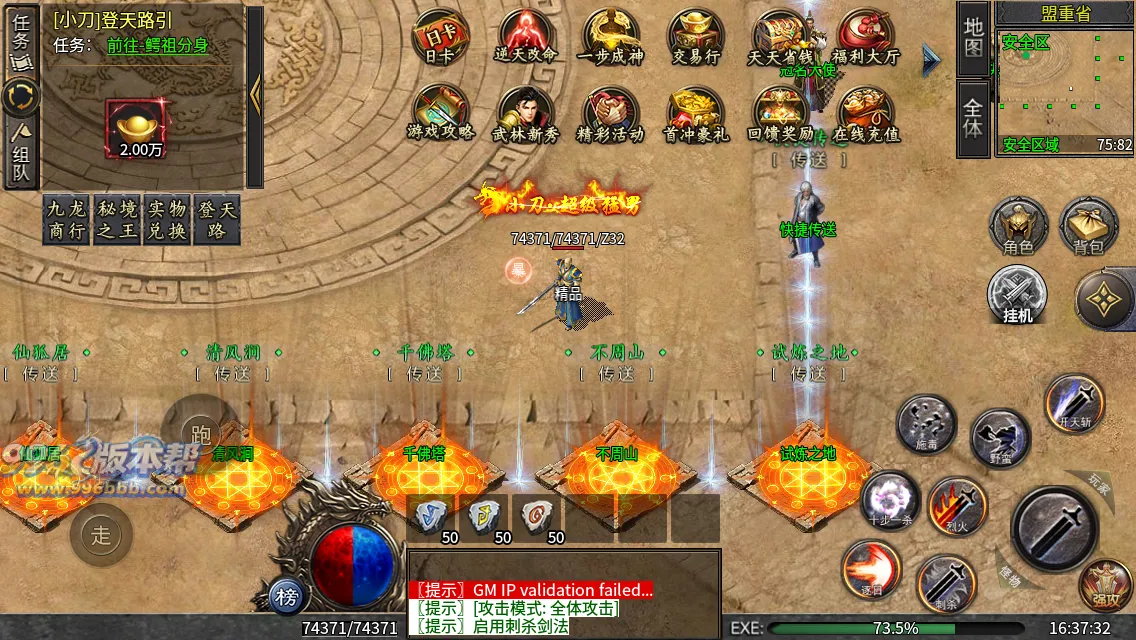
Task: Toggle the 跑 run mode button
Action: (x=200, y=433)
